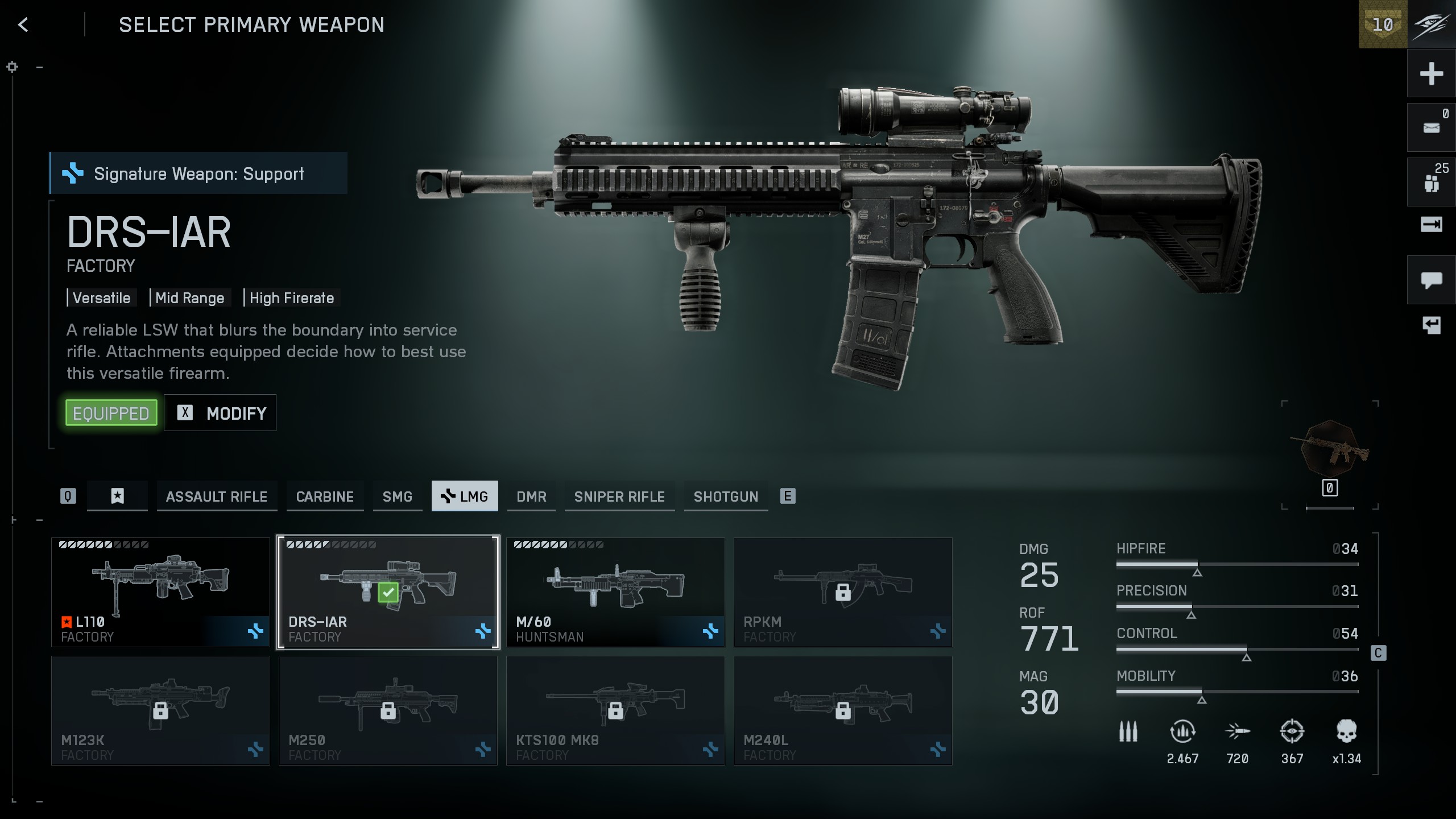
Task: Select the locked KTS100 MK8 tile
Action: 615,710
